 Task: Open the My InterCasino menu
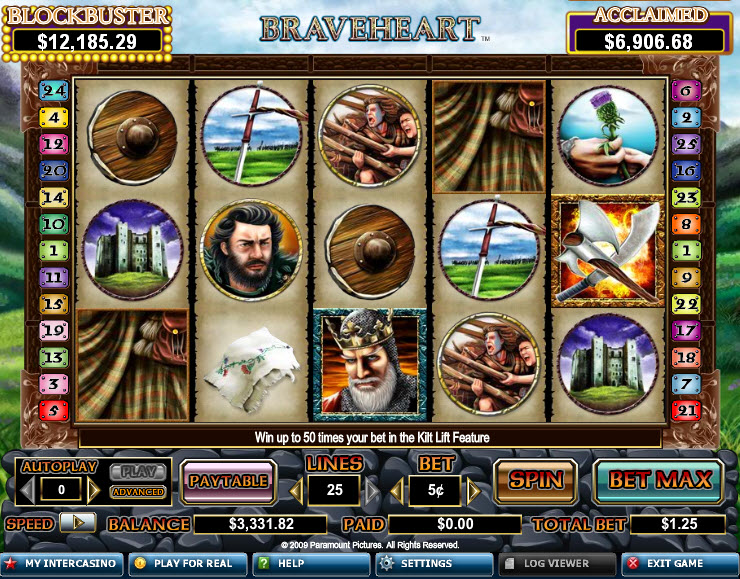(x=62, y=564)
